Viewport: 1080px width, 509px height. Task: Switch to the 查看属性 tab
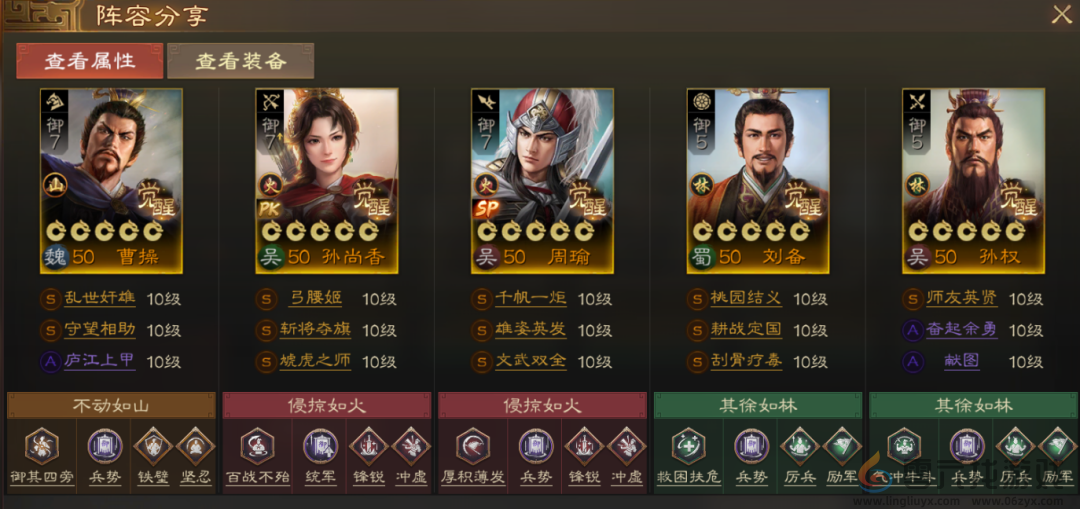pos(89,61)
